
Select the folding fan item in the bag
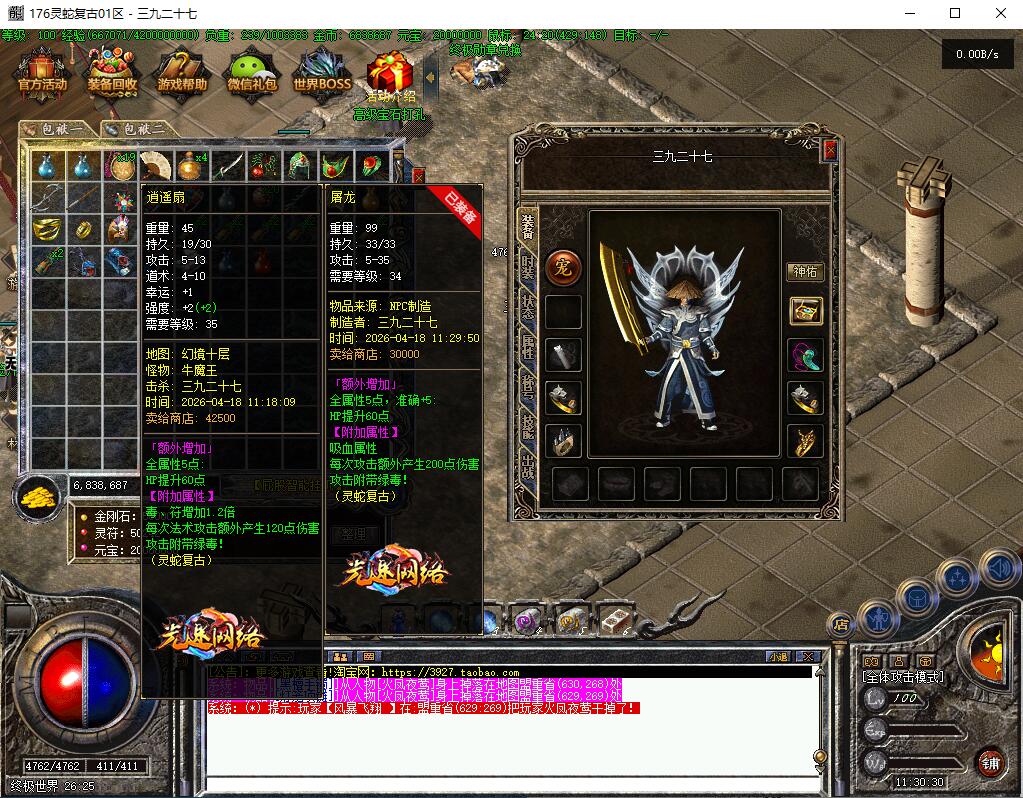[155, 165]
